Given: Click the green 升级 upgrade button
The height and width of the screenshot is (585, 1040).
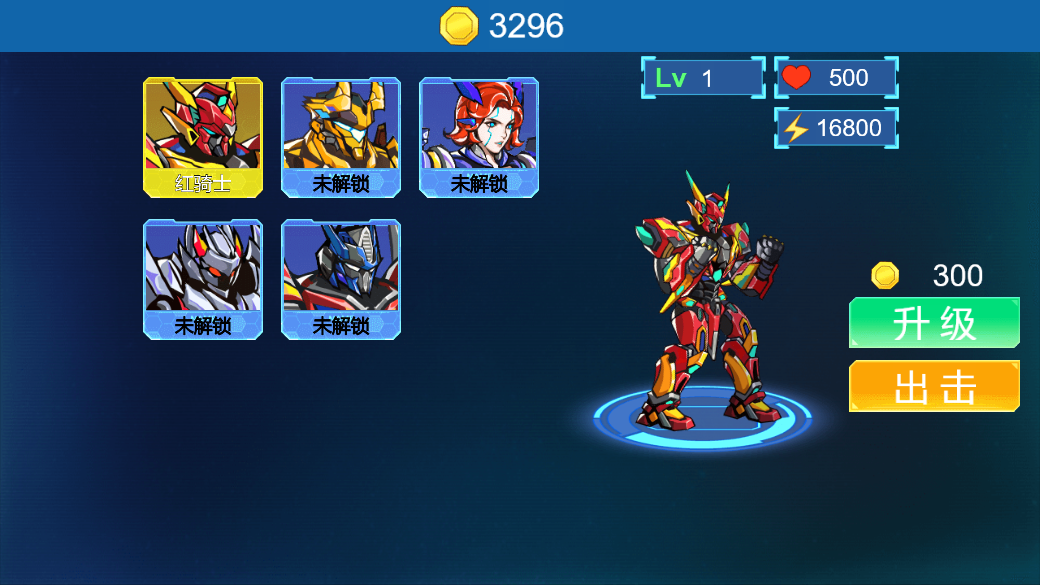Looking at the screenshot, I should coord(934,323).
